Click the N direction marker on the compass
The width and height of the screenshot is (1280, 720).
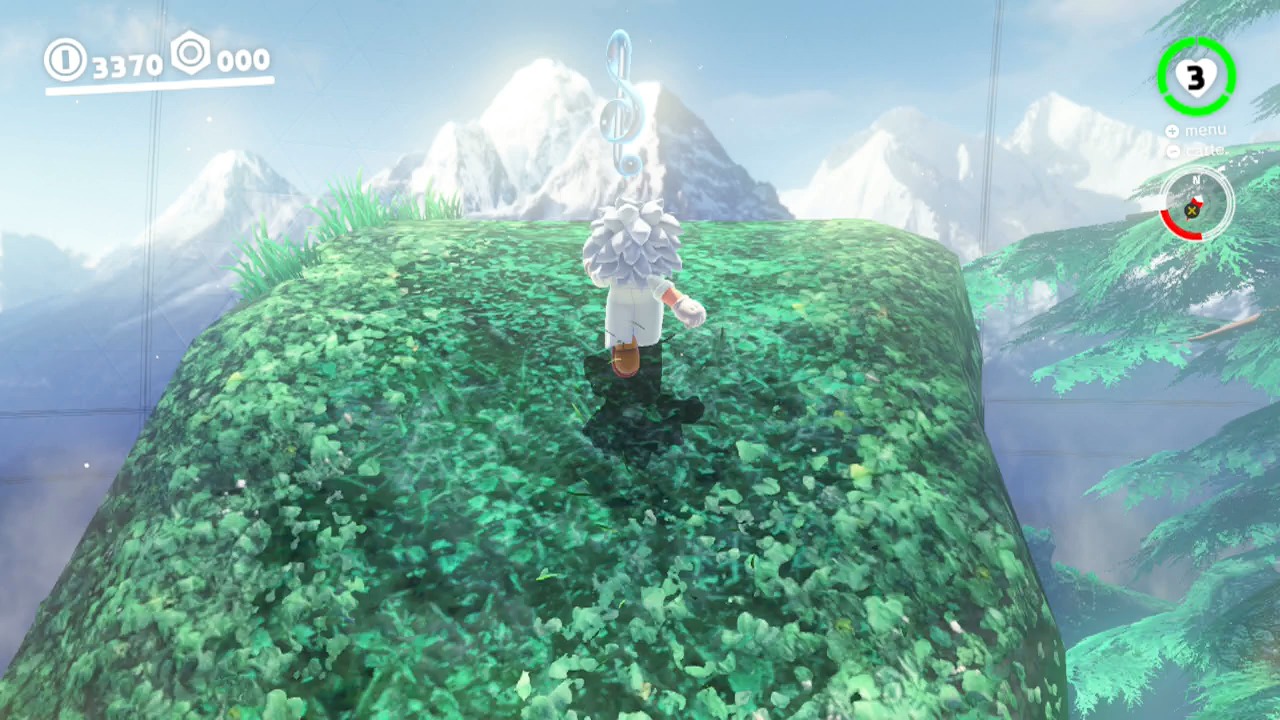click(x=1197, y=179)
